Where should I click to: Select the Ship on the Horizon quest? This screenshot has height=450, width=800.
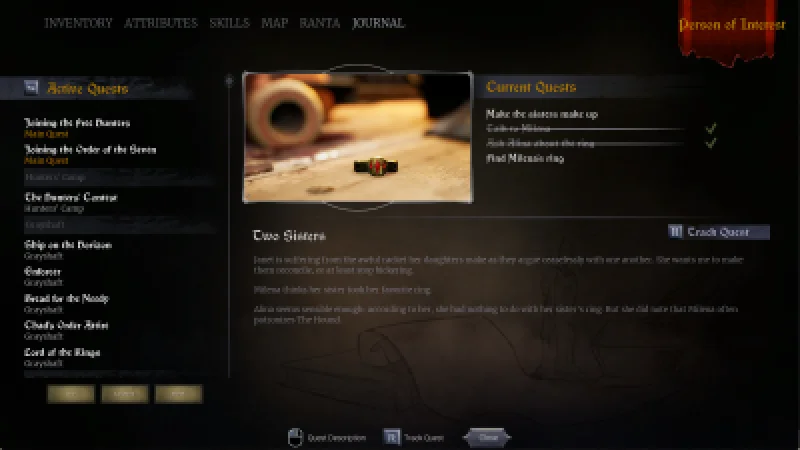(67, 245)
